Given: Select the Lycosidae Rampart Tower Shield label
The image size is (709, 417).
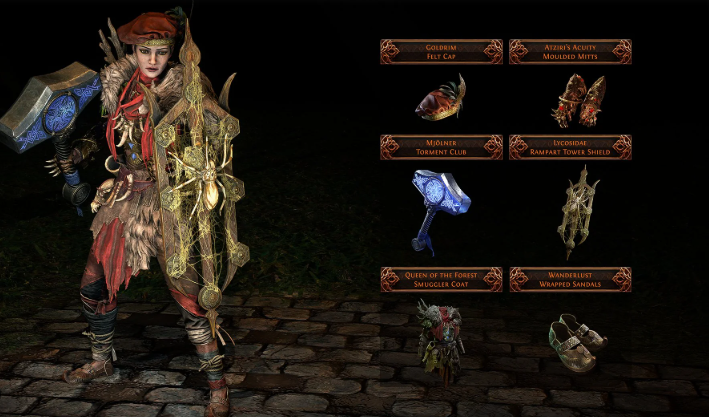Looking at the screenshot, I should (x=570, y=147).
